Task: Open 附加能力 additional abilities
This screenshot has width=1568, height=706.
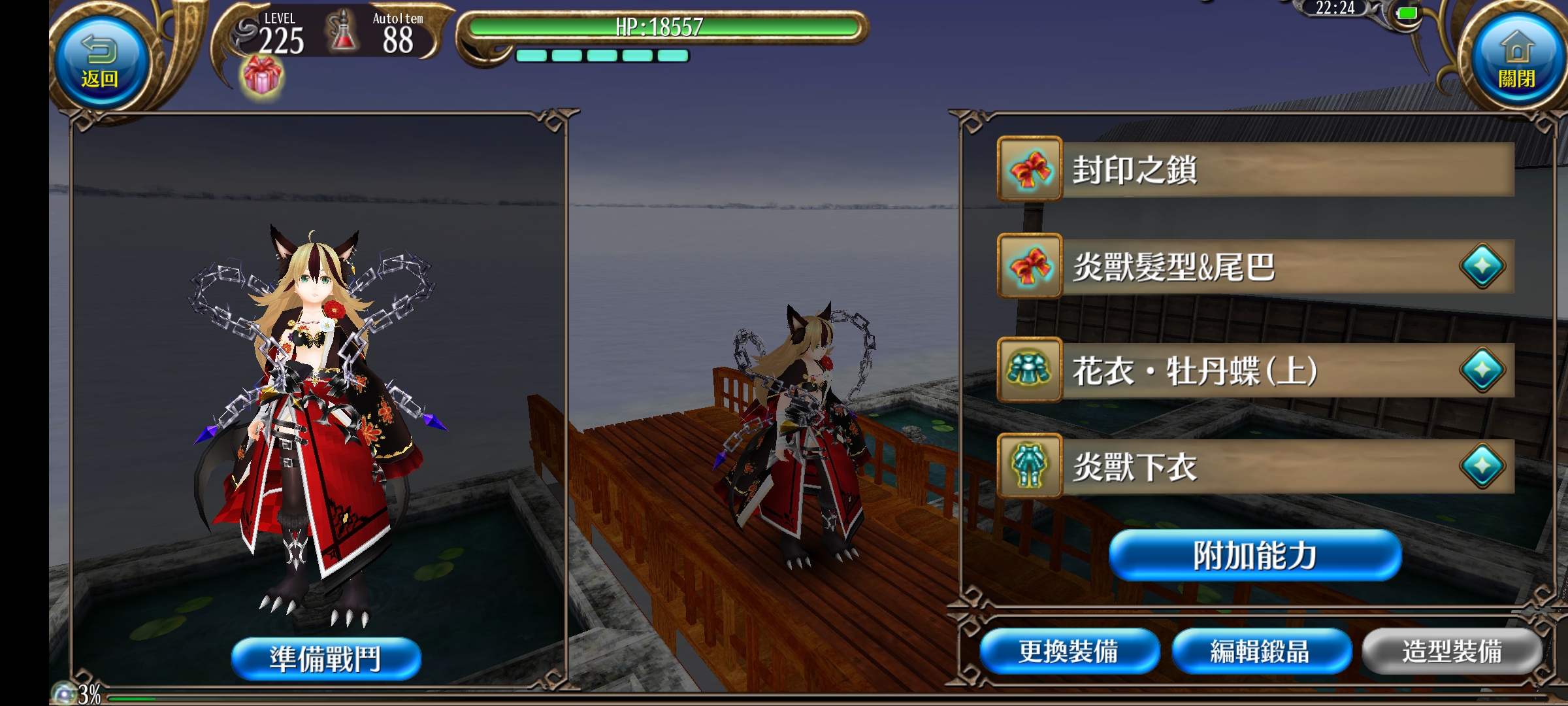Action: click(x=1254, y=556)
